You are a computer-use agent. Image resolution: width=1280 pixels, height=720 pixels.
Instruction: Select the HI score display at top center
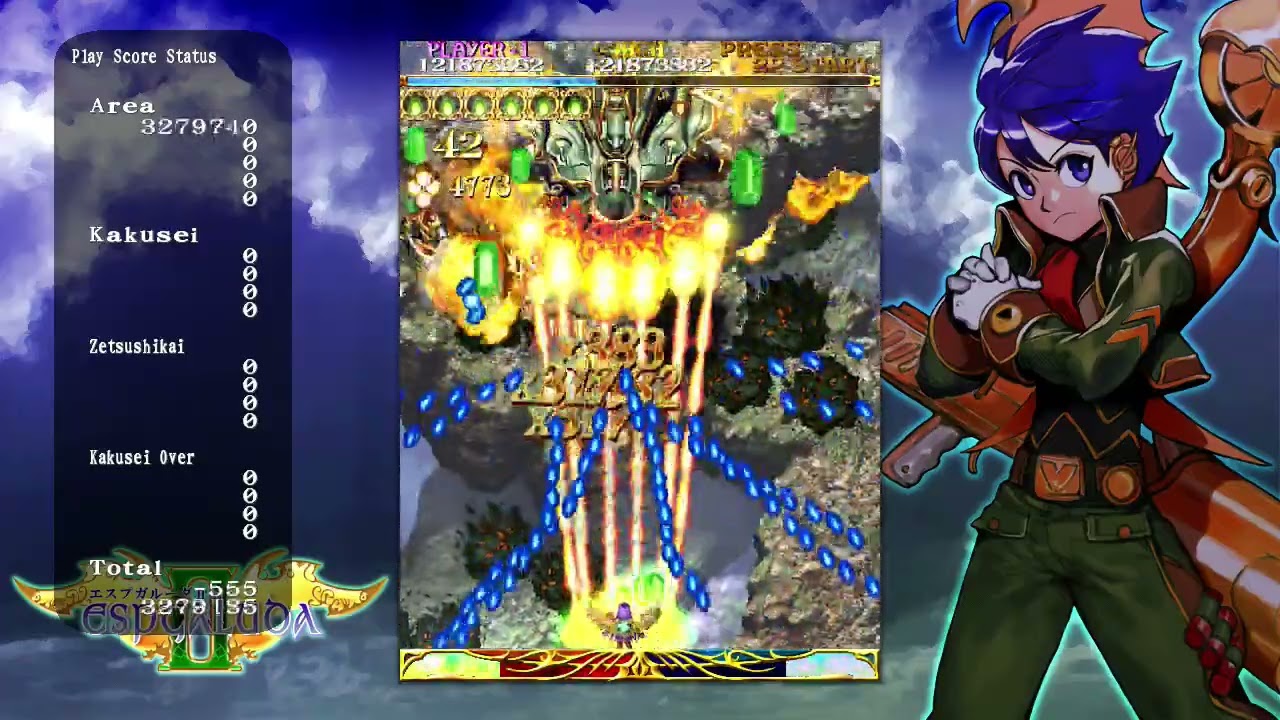point(649,62)
